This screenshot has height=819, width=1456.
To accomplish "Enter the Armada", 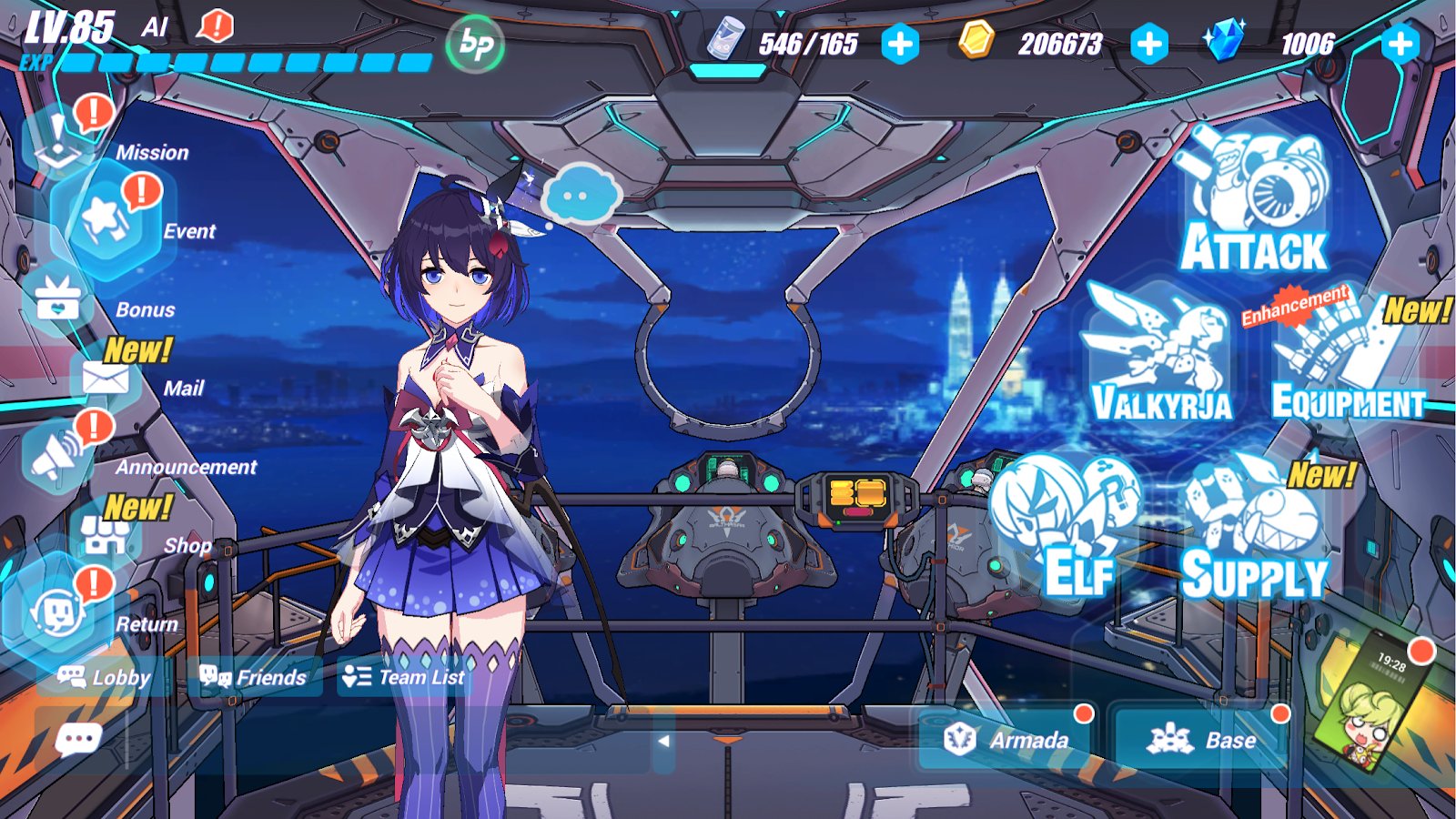I will click(1008, 740).
